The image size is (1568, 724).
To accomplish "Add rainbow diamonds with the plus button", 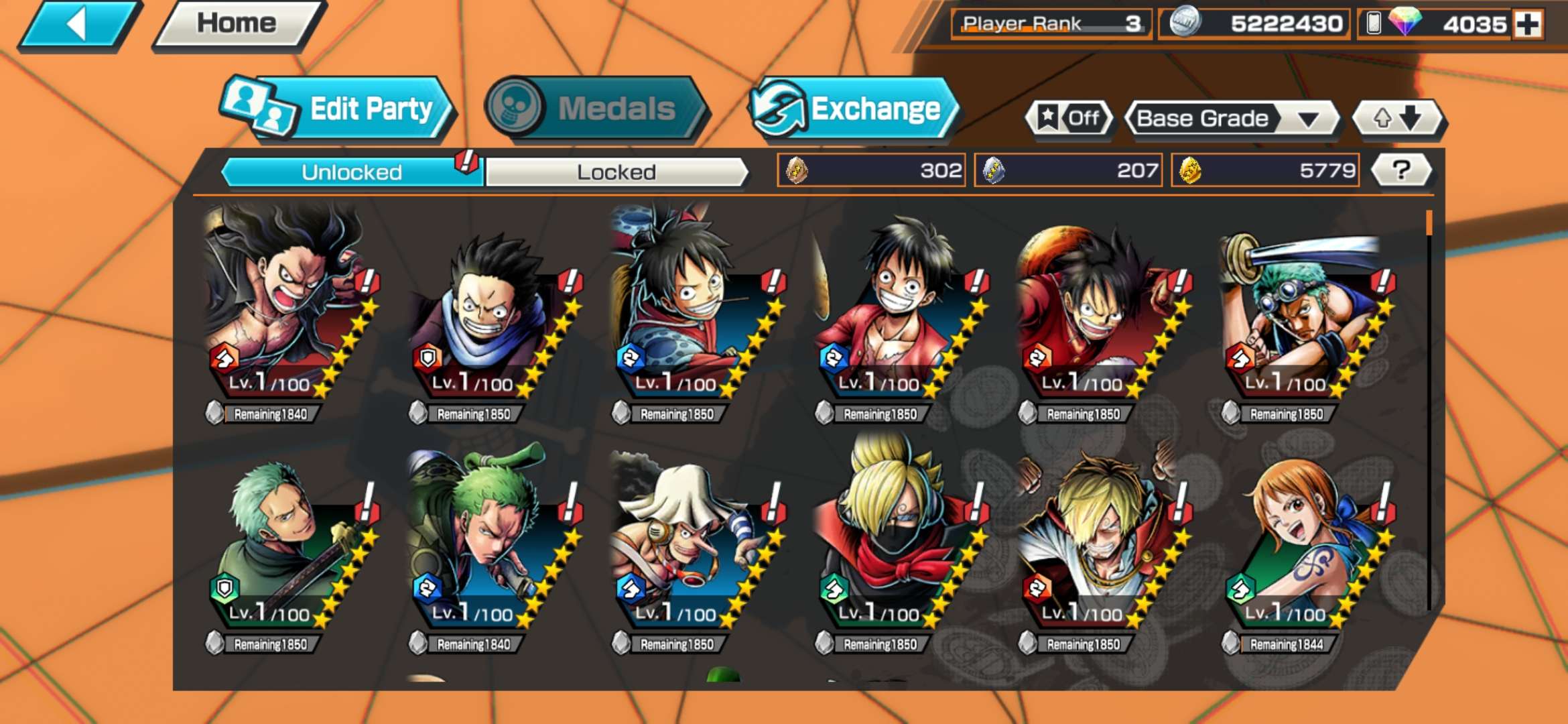I will pos(1528,25).
